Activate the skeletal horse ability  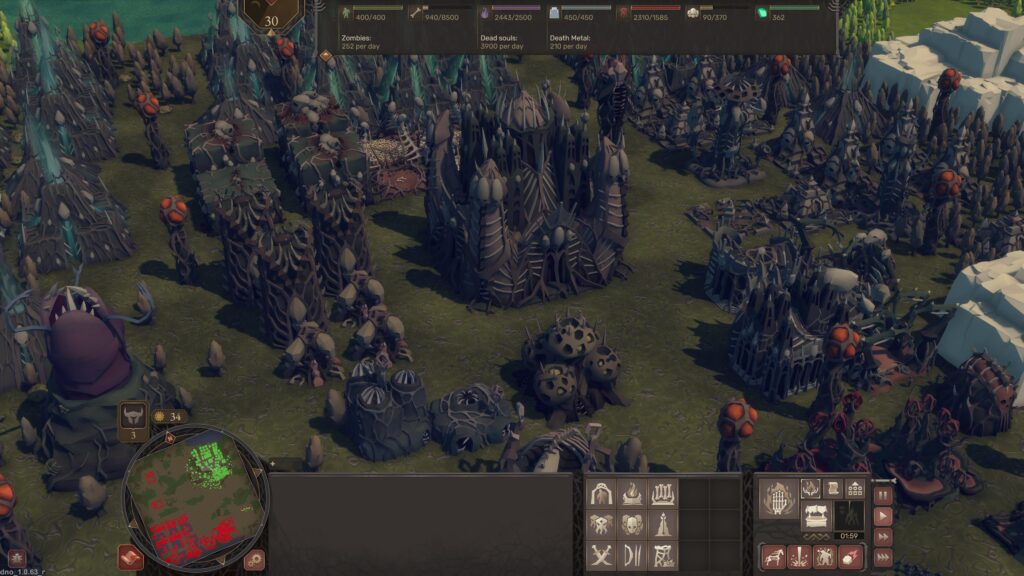[774, 557]
